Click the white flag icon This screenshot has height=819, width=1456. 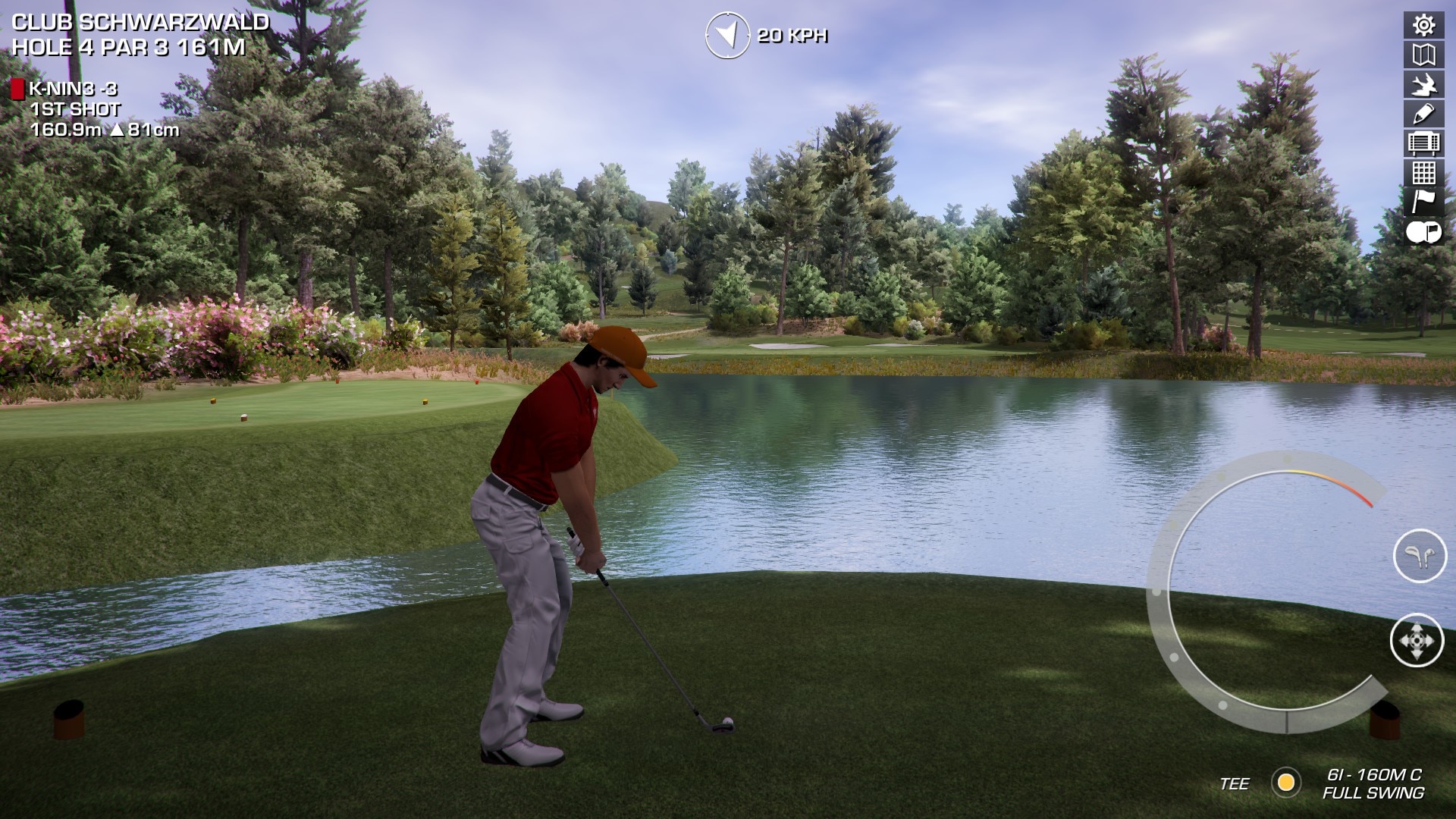[1423, 202]
